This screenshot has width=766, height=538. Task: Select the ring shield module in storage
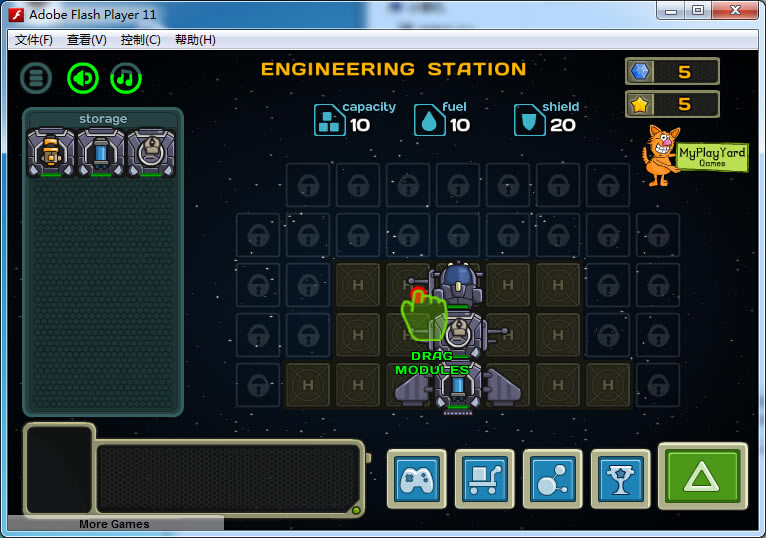click(x=150, y=152)
